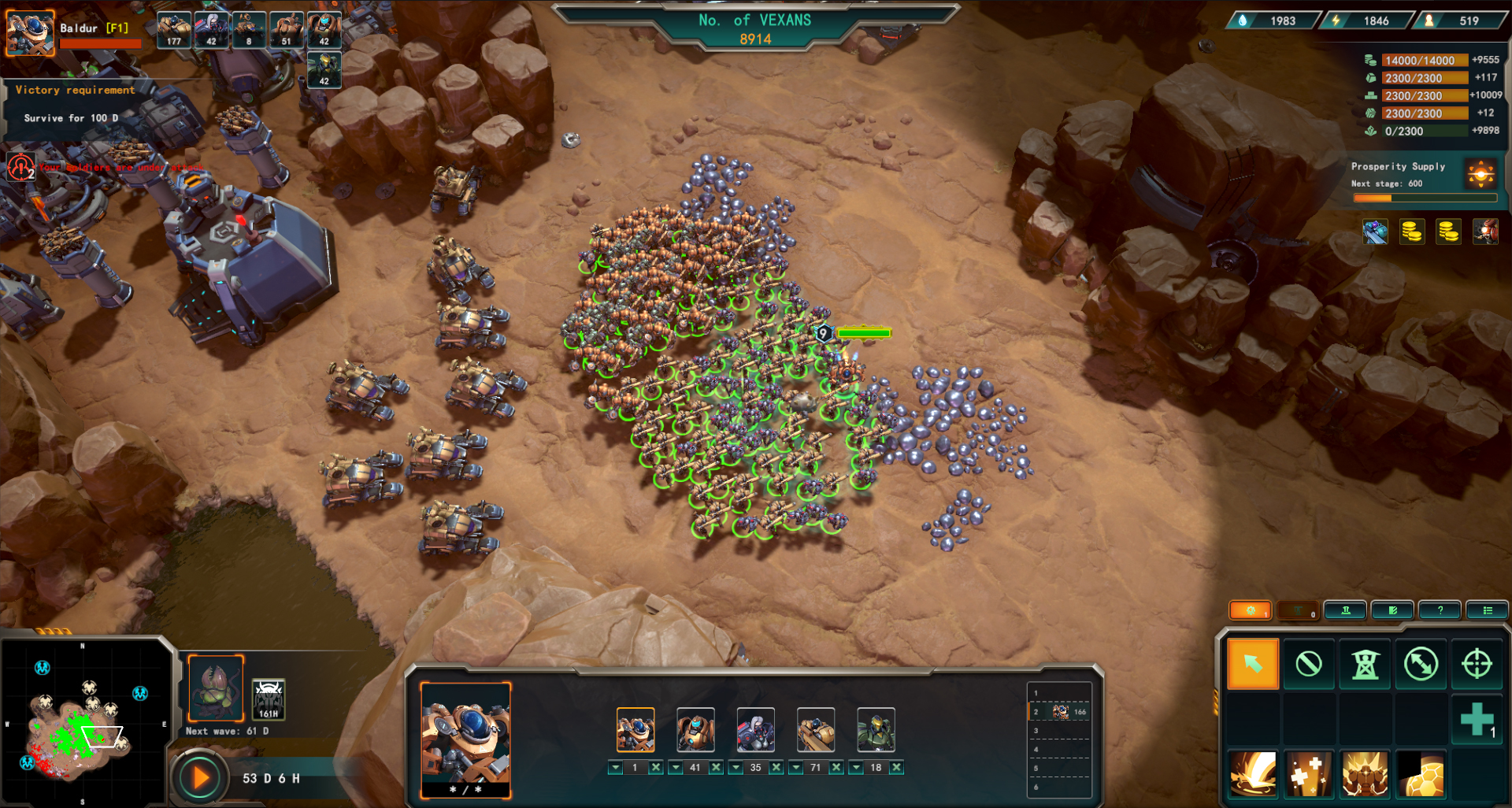
Task: Click the soldiers under attack alert icon
Action: [21, 167]
